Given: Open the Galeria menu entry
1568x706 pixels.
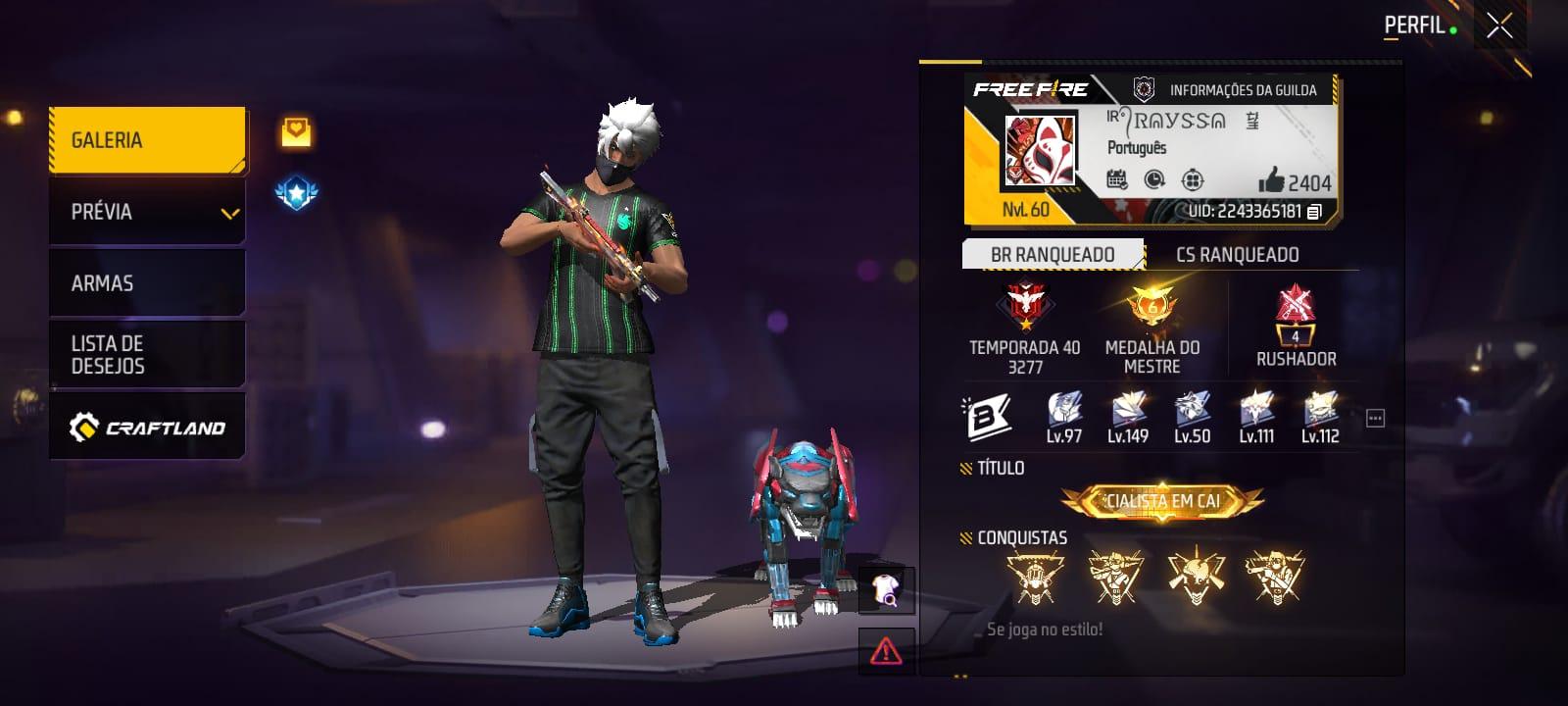Looking at the screenshot, I should click(147, 140).
